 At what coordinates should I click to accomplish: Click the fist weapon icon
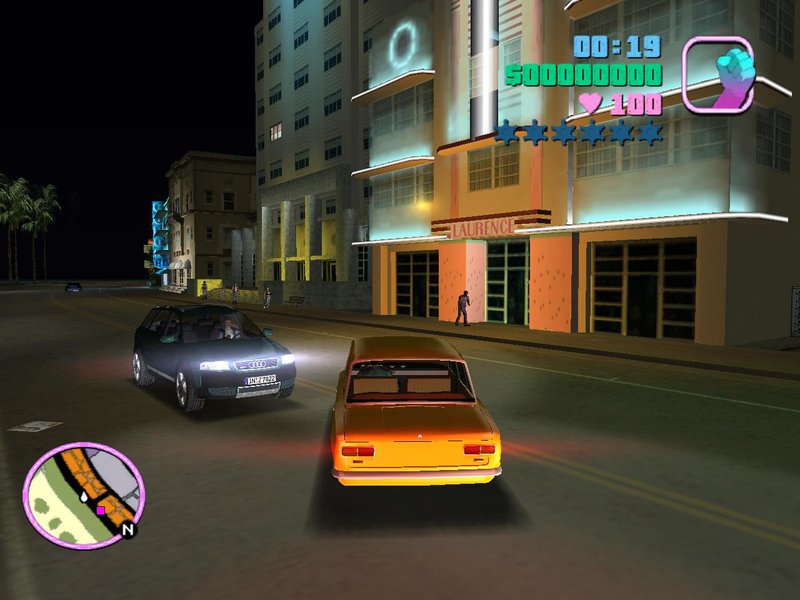pos(718,73)
